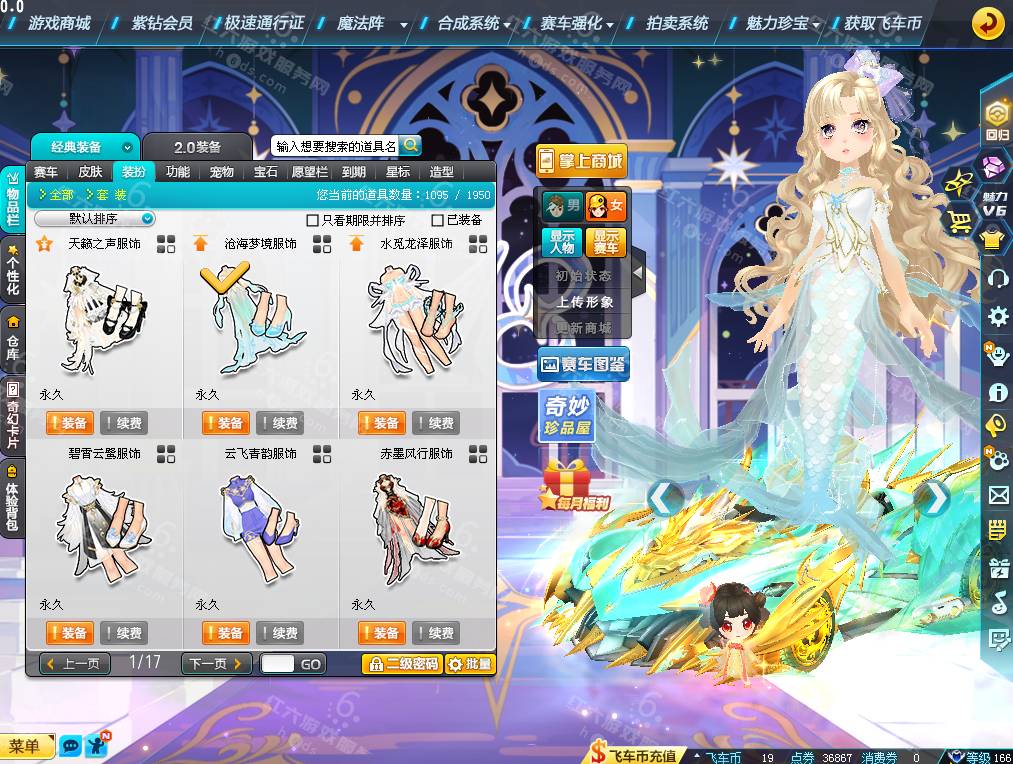Click the yellow return arrow button
Image resolution: width=1013 pixels, height=764 pixels.
(x=988, y=23)
